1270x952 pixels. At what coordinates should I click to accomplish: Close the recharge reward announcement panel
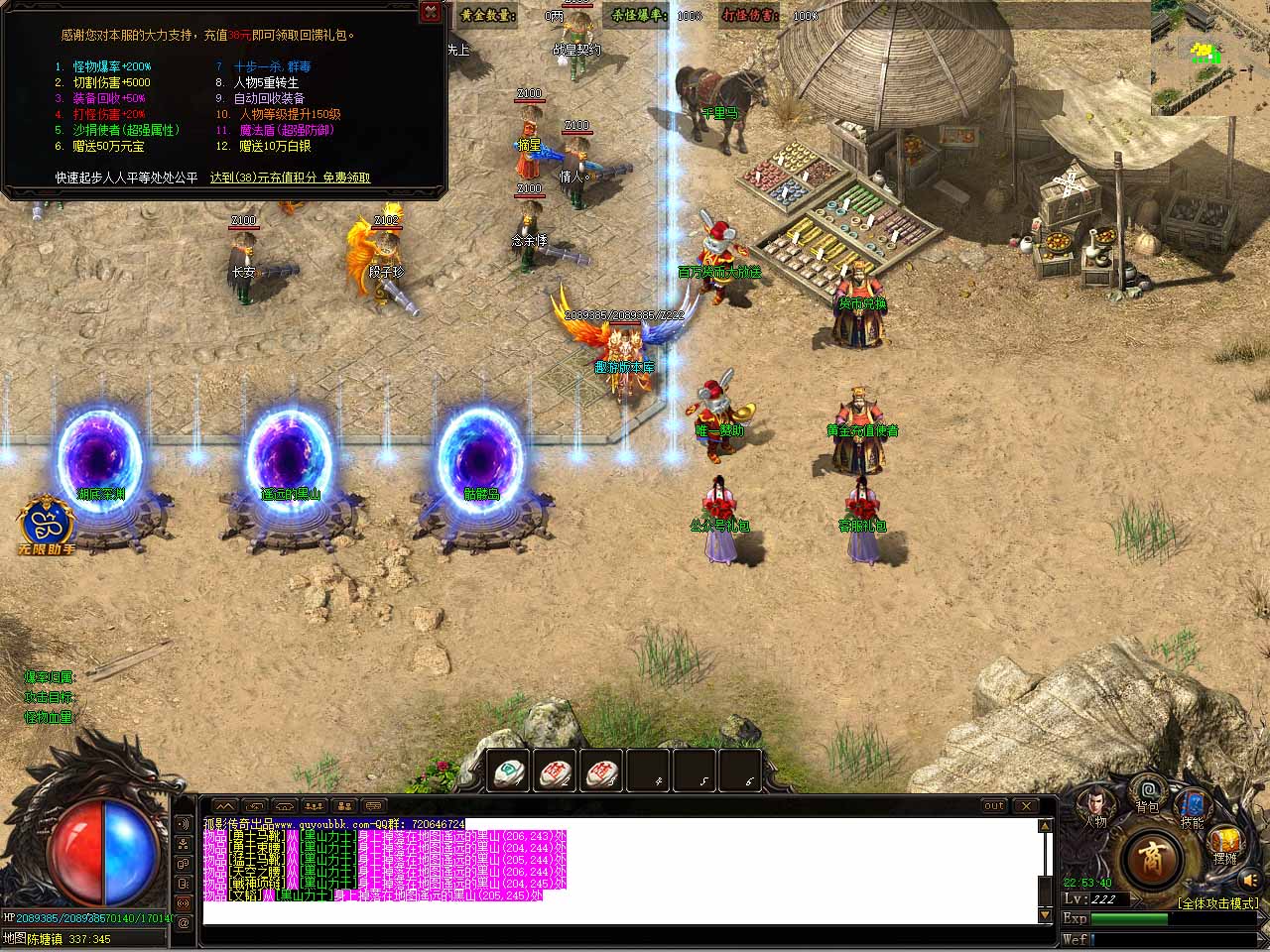click(431, 12)
